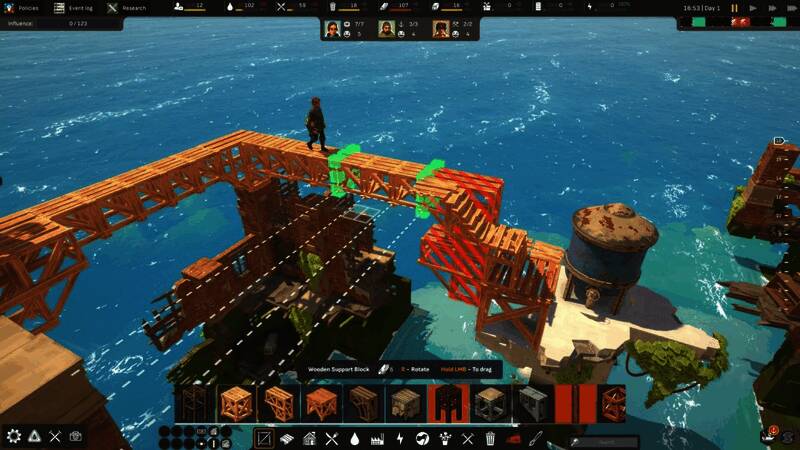This screenshot has width=800, height=450.
Task: Choose the housing build category
Action: click(309, 438)
